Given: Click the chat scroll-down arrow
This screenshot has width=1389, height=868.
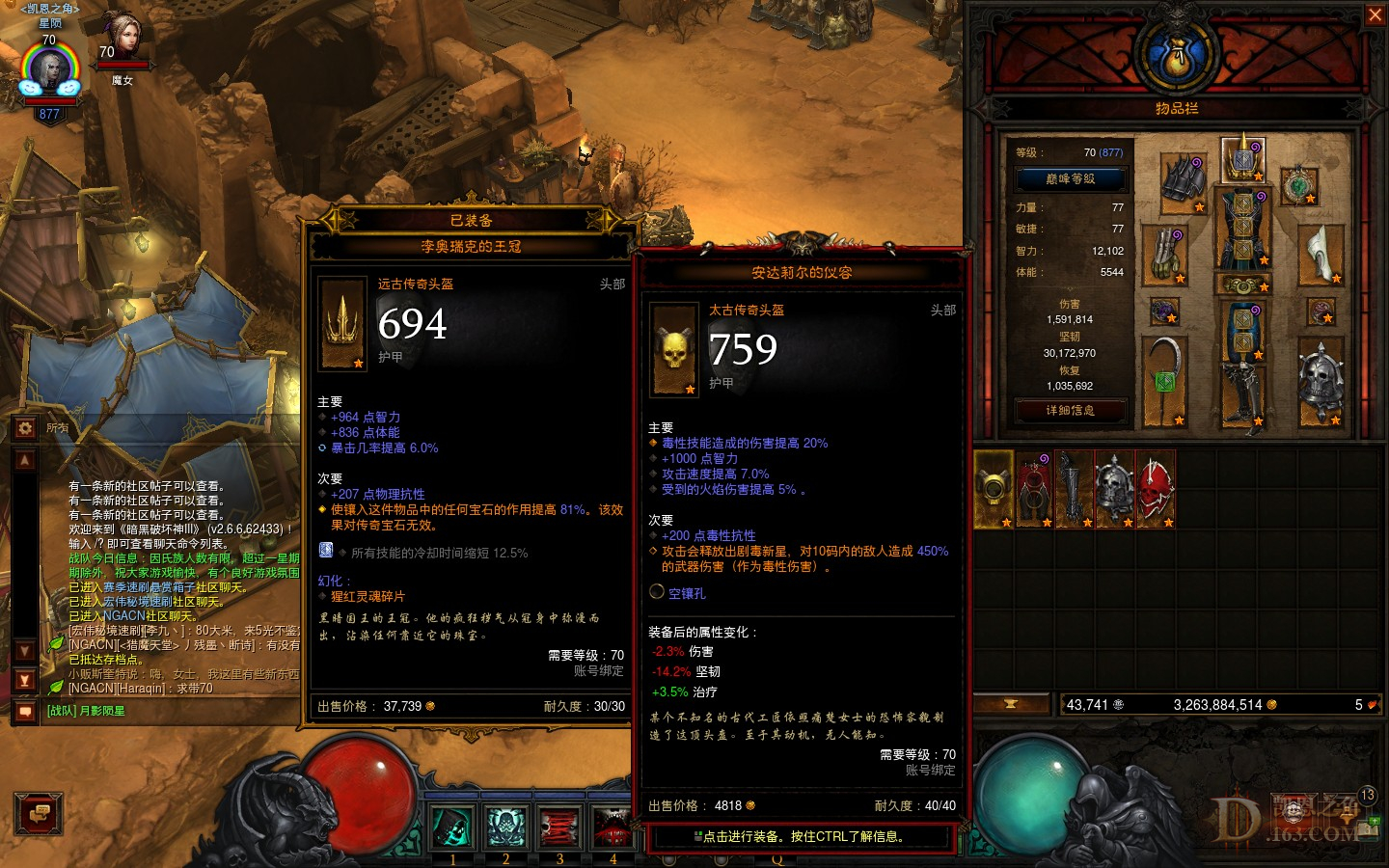Looking at the screenshot, I should (x=24, y=647).
